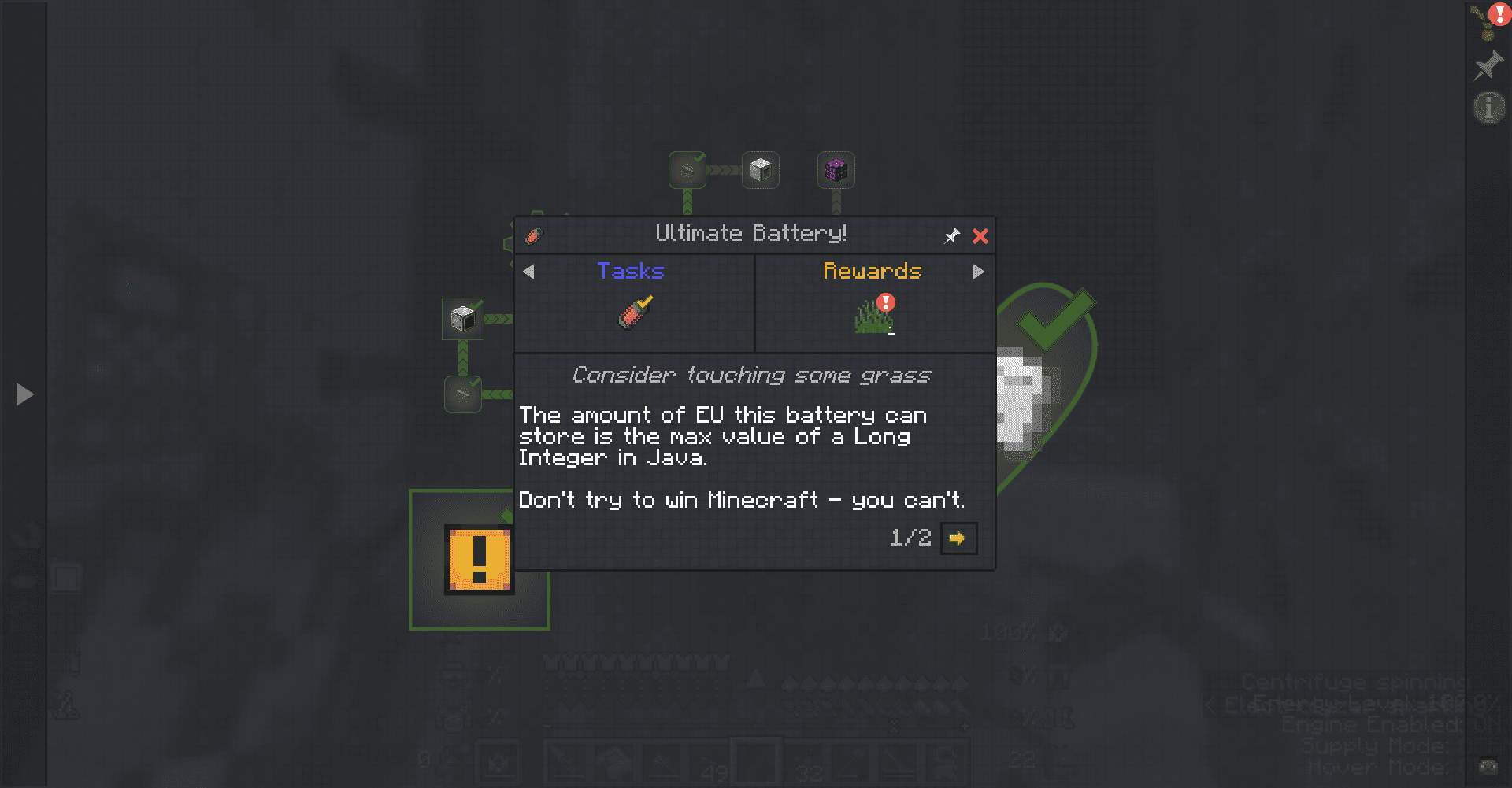
Task: Click the right arrow beside Rewards
Action: 978,272
